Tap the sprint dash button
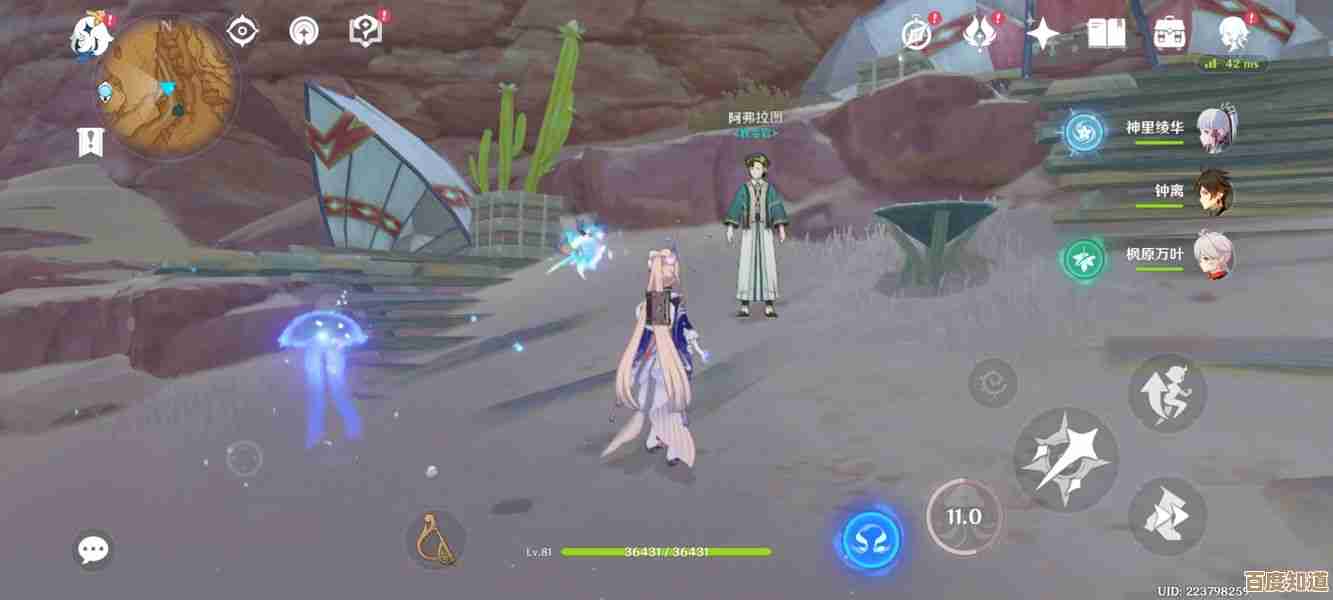The image size is (1333, 600). [x=1166, y=515]
